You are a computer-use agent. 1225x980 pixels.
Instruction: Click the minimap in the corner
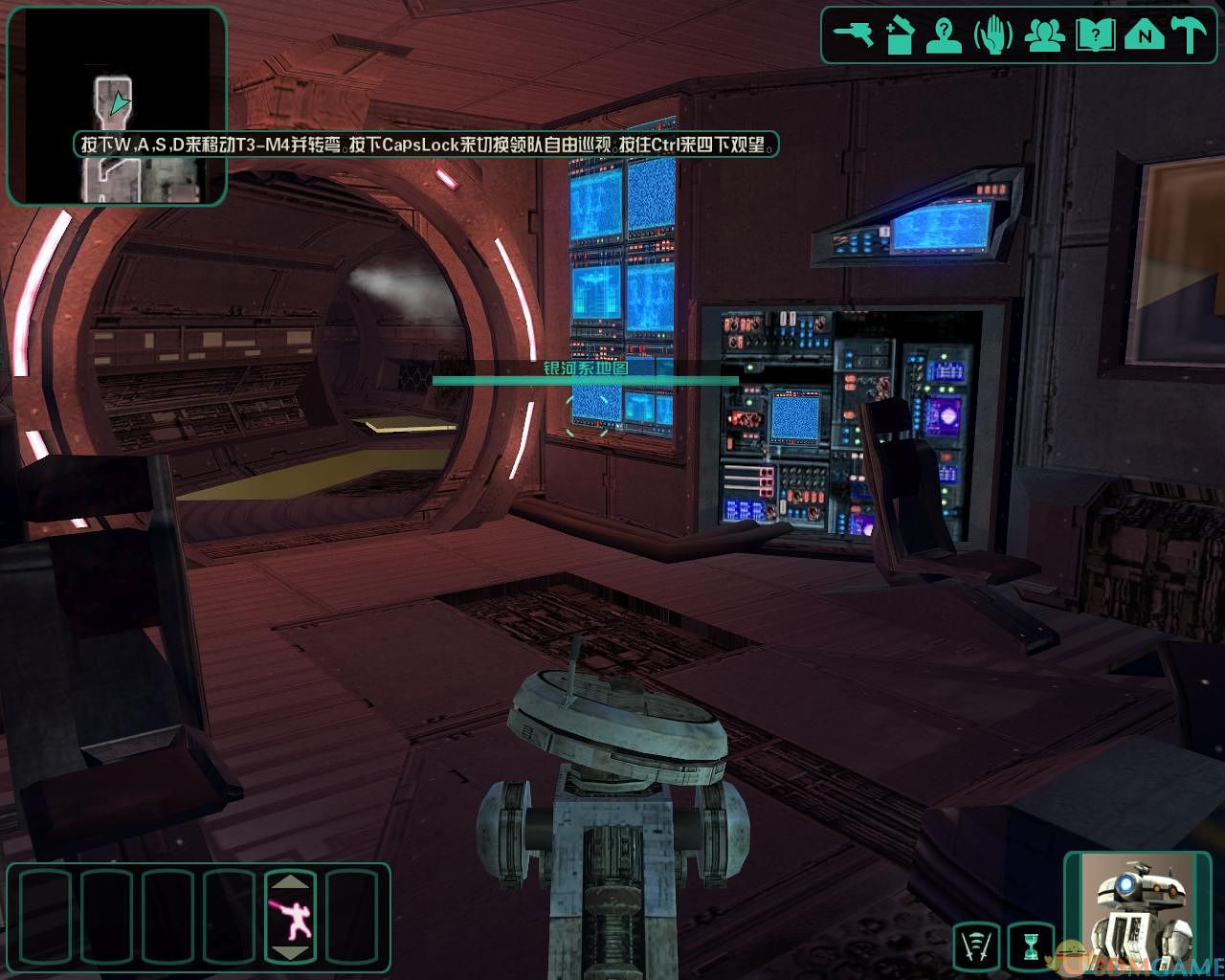[117, 105]
